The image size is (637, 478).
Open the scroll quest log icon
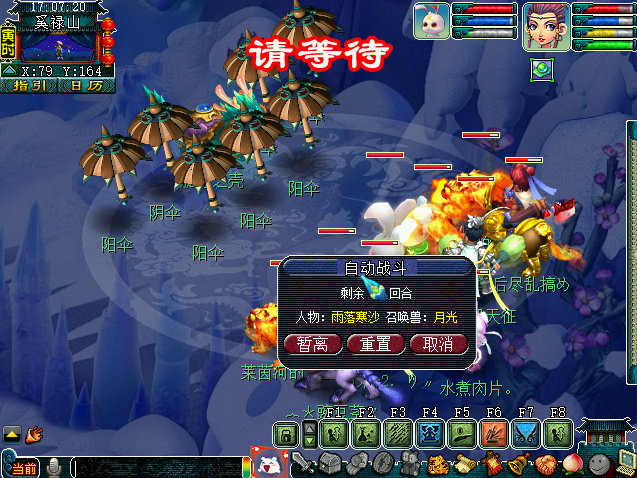(465, 464)
